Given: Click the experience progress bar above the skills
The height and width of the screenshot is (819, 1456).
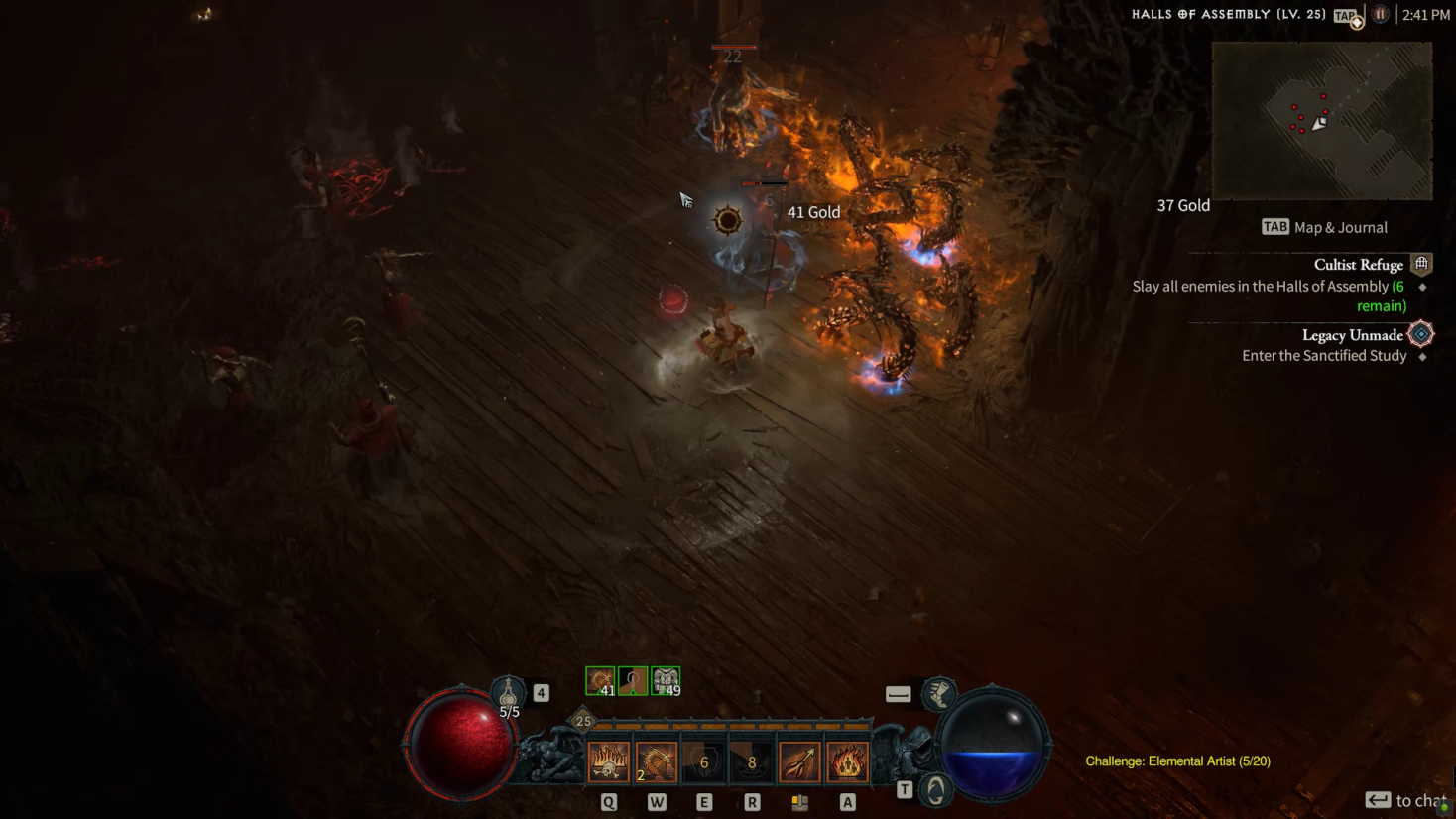Looking at the screenshot, I should click(727, 724).
